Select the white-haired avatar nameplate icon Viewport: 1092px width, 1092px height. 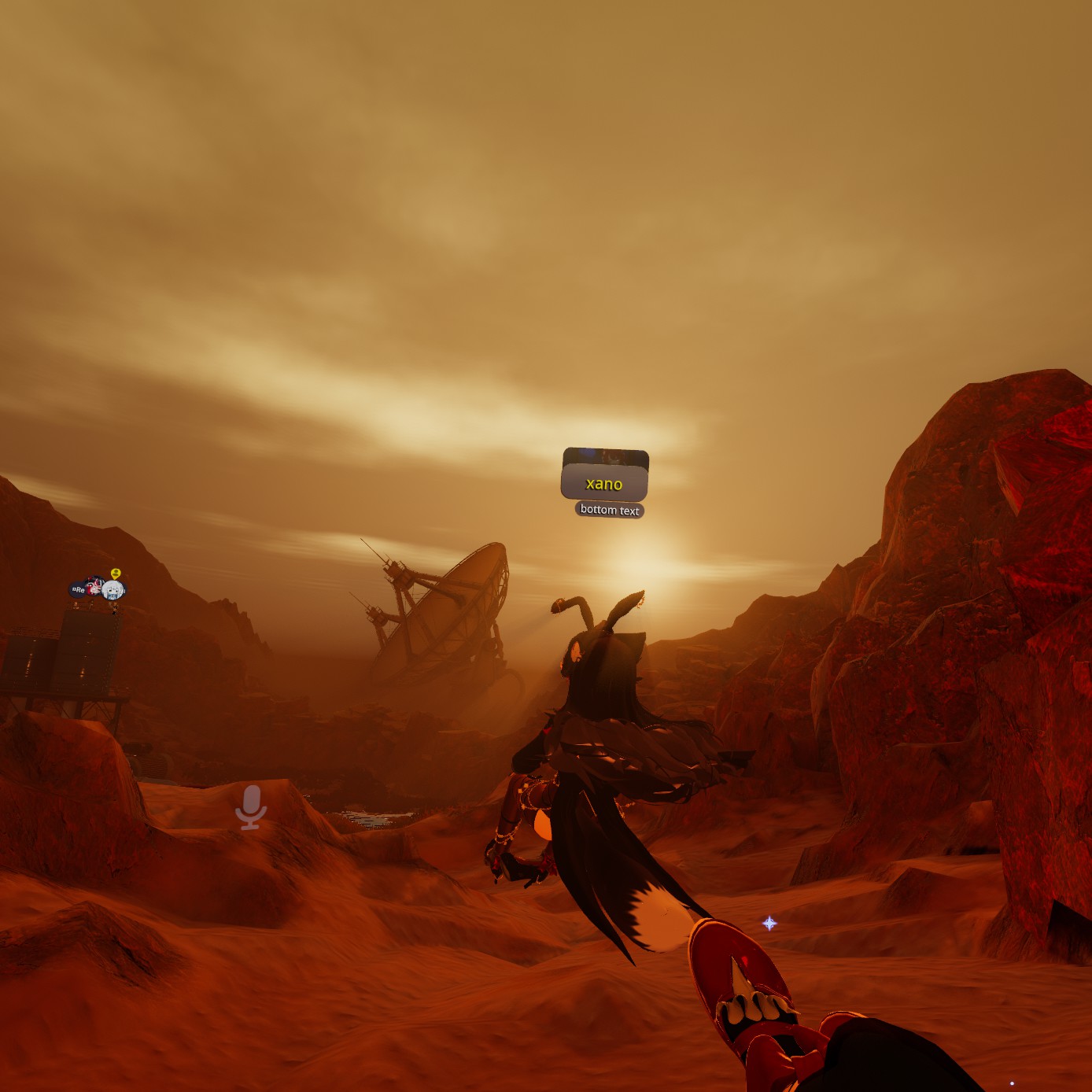tap(113, 590)
